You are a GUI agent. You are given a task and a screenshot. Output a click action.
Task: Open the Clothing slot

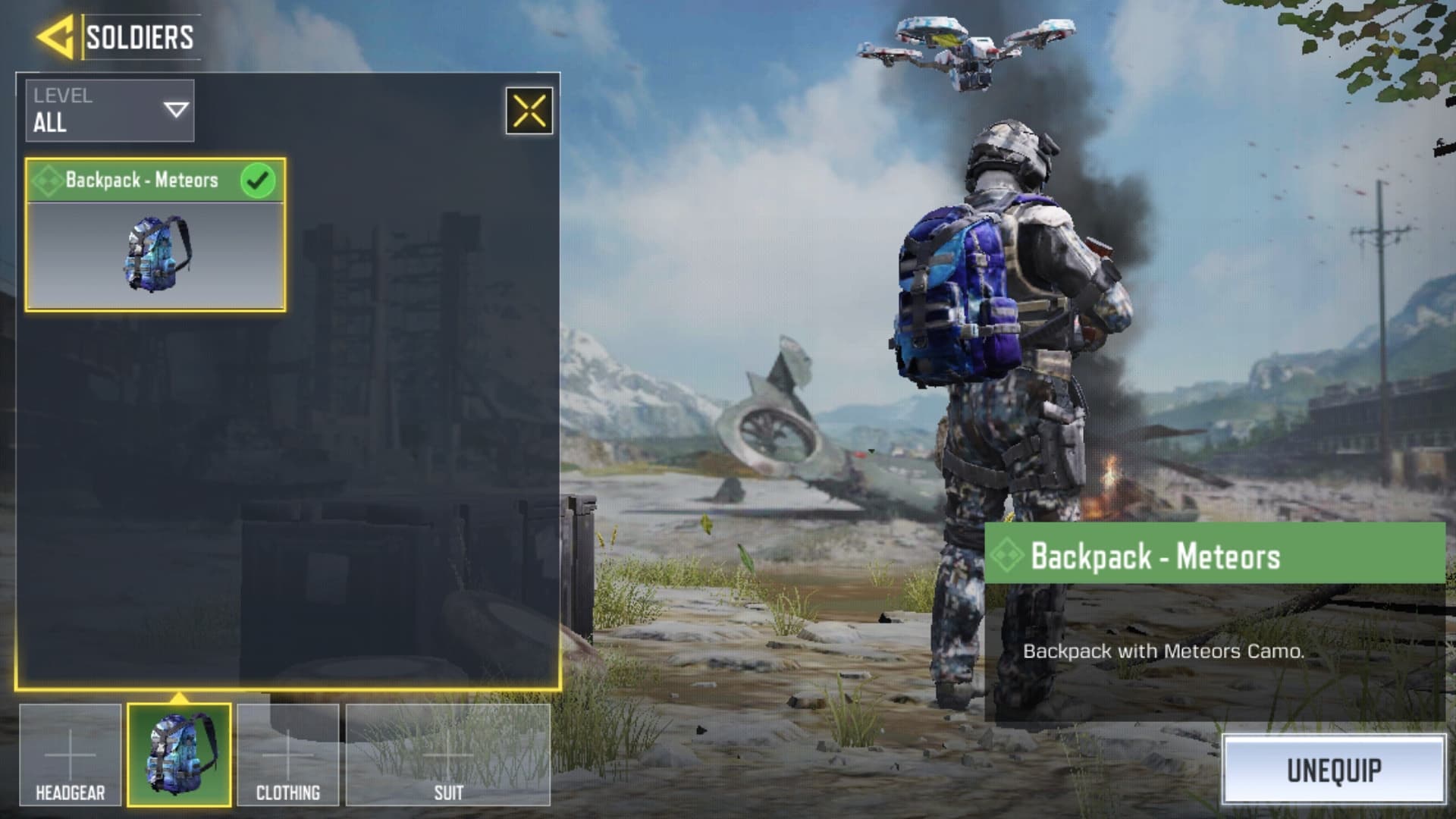coord(288,755)
